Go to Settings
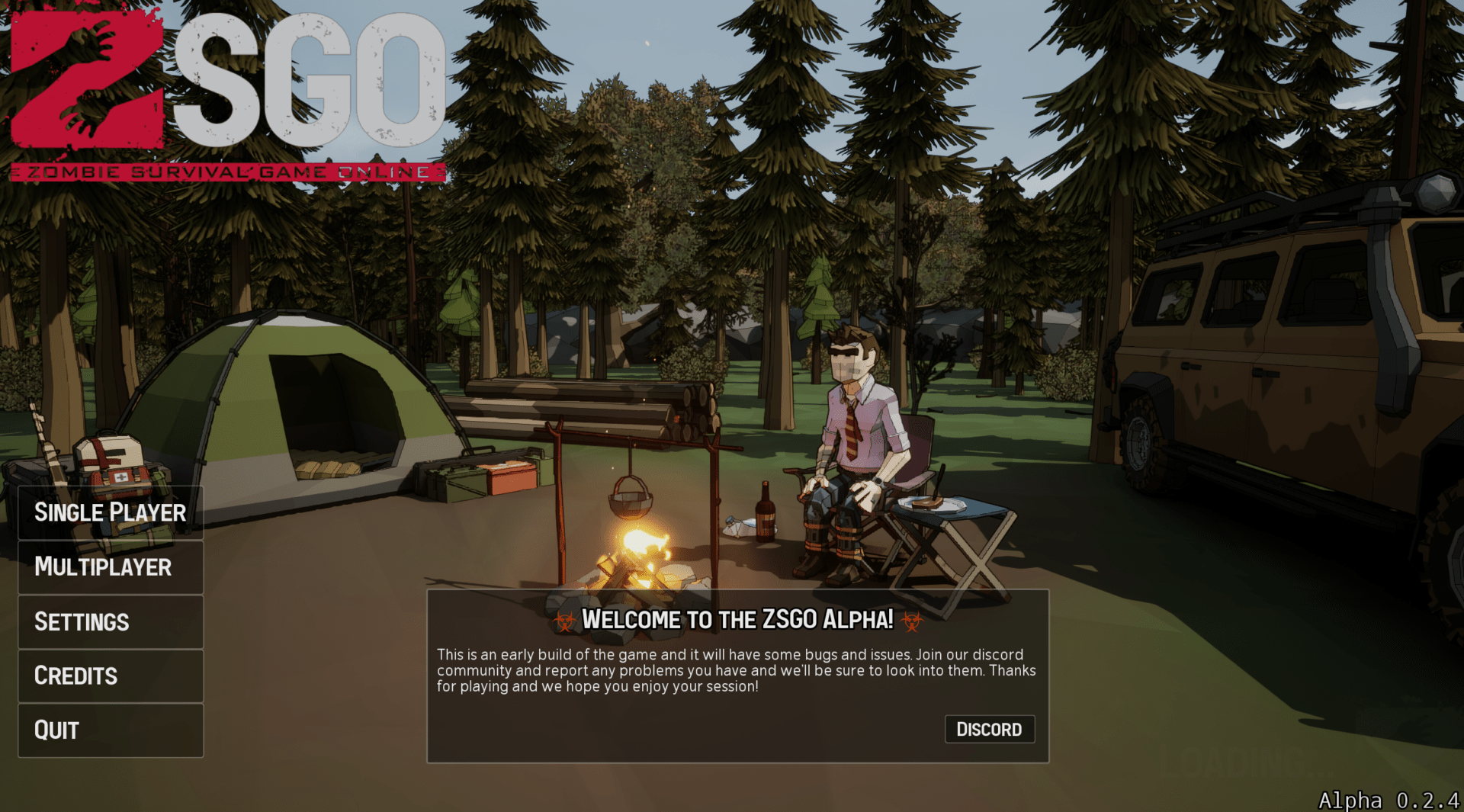Screen dimensions: 1464x812 coord(111,622)
